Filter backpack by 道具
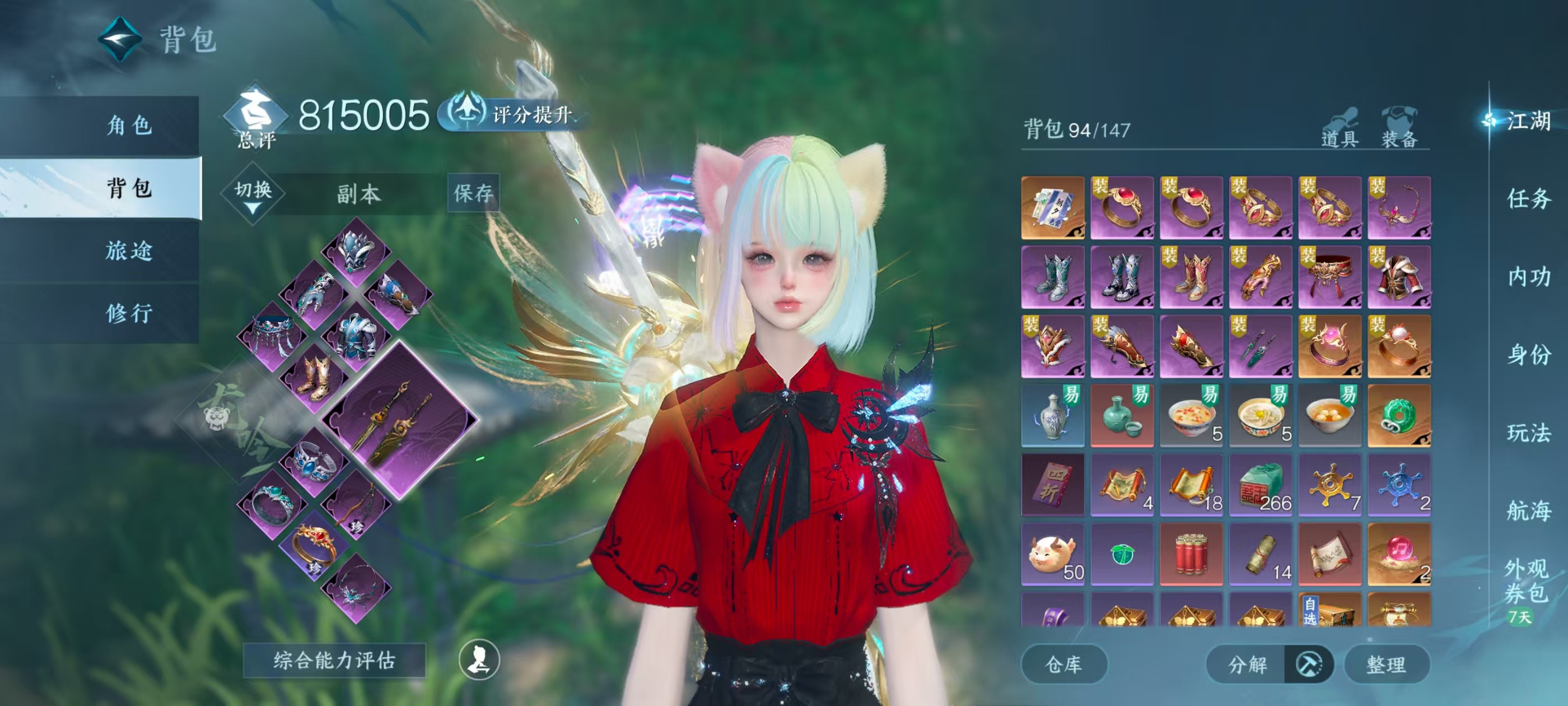The width and height of the screenshot is (1568, 706). [x=1340, y=128]
